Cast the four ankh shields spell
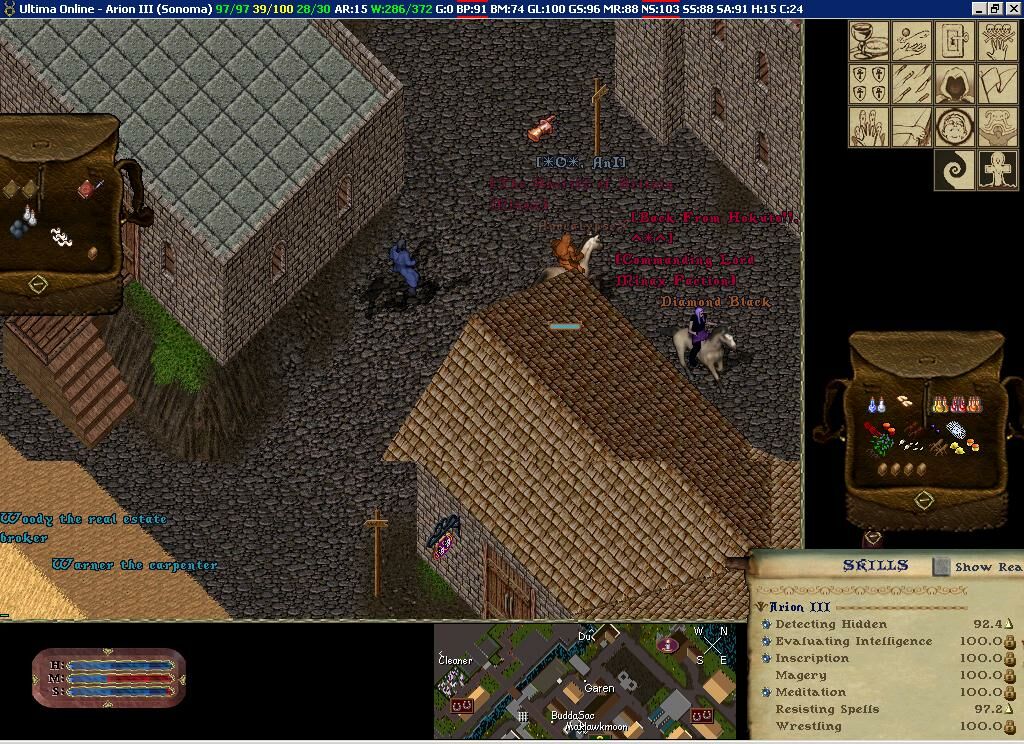This screenshot has height=744, width=1024. click(869, 84)
